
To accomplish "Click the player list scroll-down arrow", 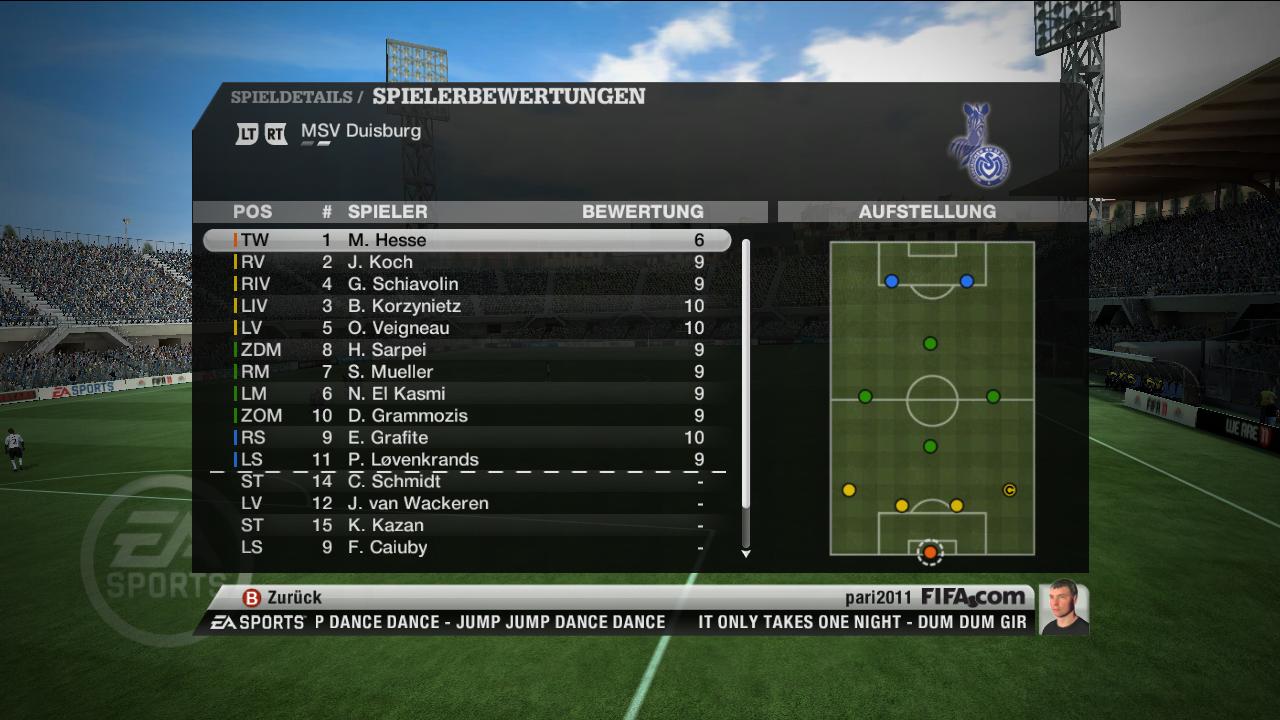I will [745, 553].
